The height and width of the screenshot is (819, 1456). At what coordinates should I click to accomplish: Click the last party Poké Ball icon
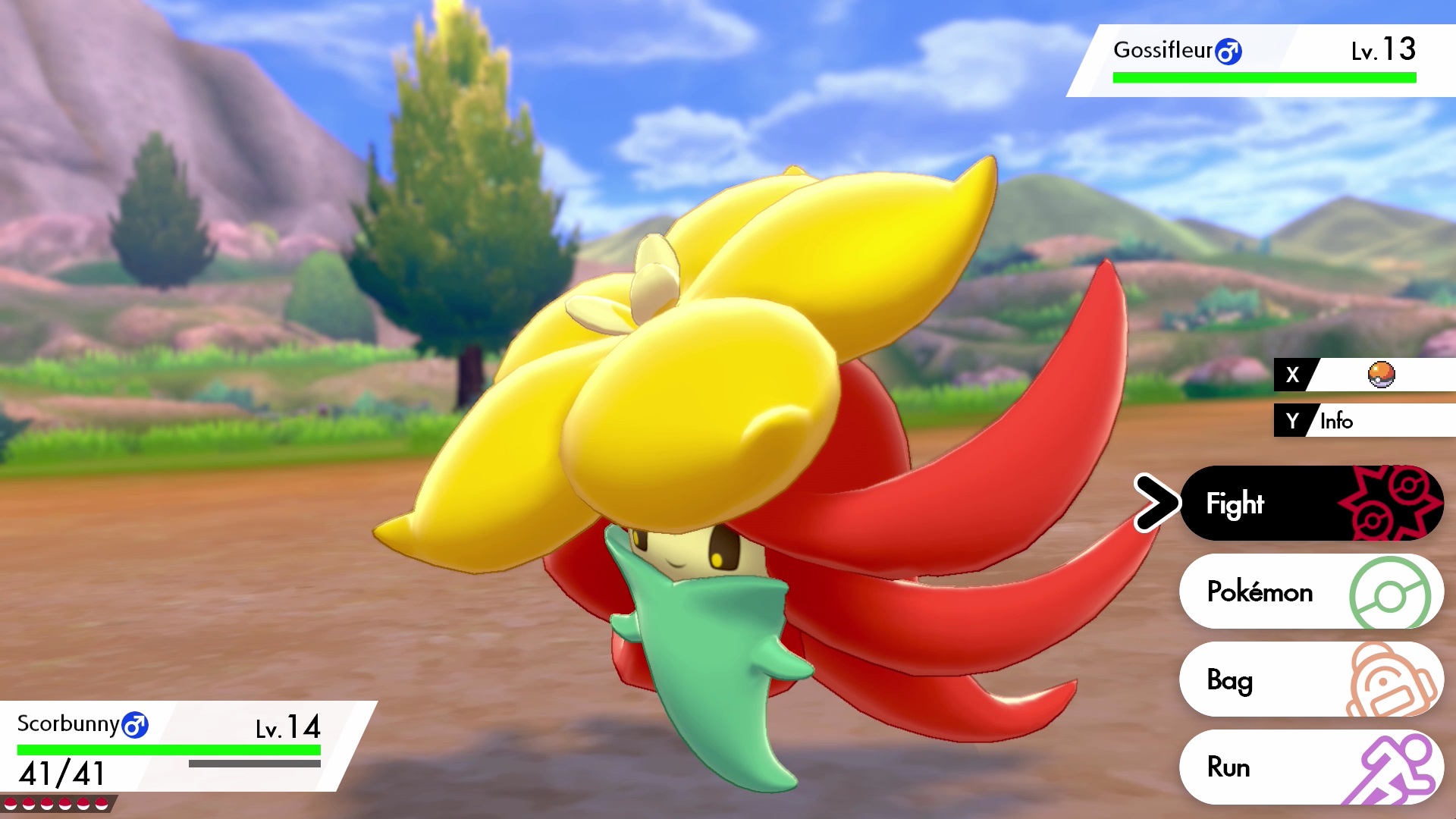pyautogui.click(x=101, y=803)
